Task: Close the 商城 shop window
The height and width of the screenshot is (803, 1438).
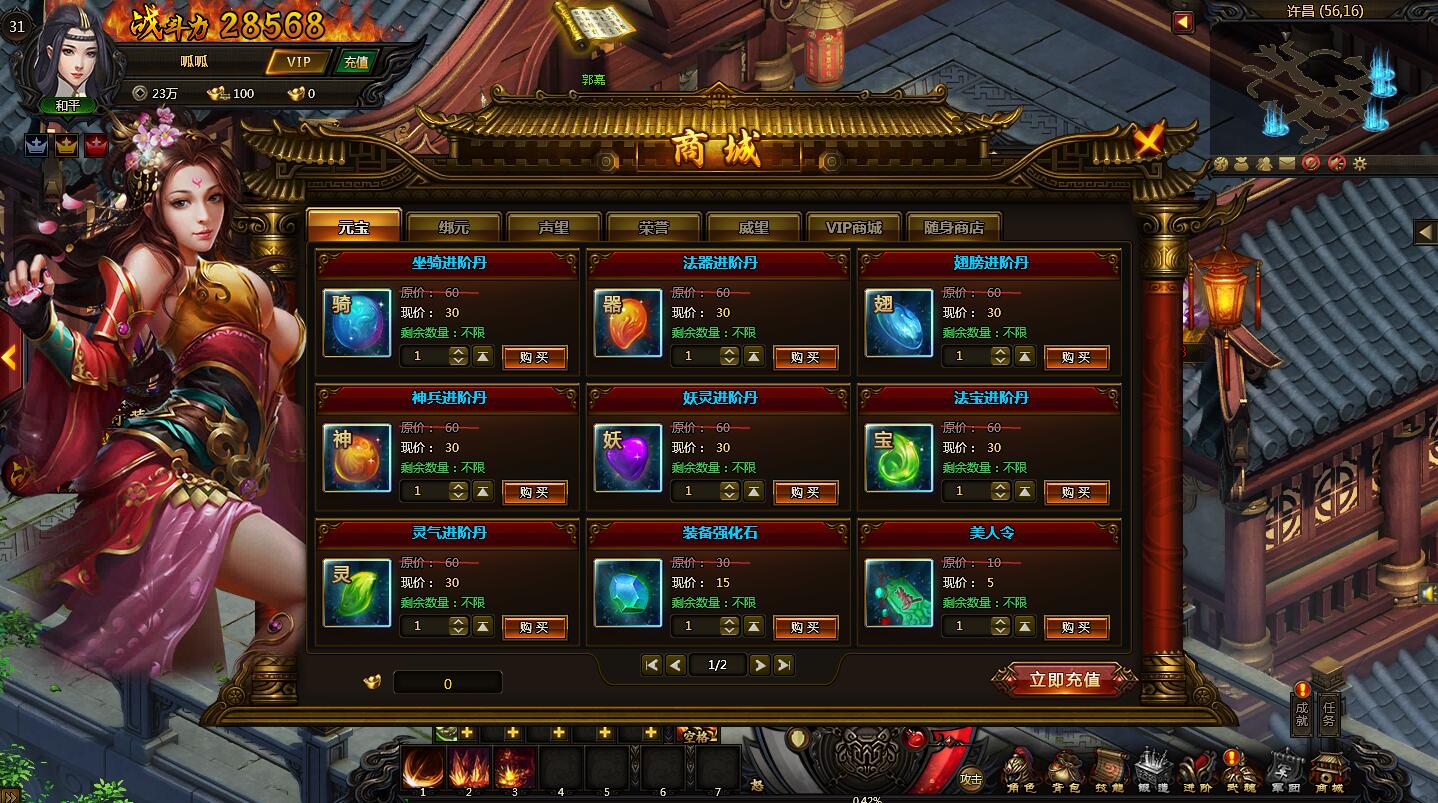Action: 1149,140
